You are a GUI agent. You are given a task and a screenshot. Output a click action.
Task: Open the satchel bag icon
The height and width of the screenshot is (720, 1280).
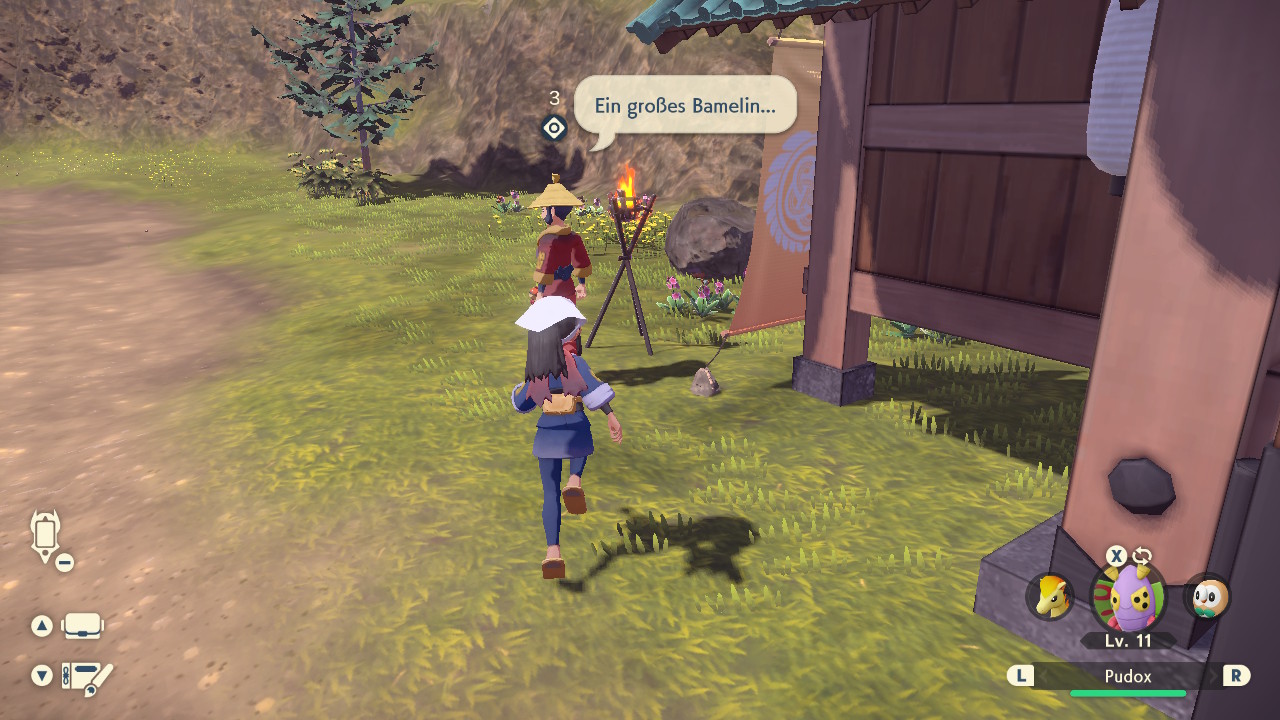coord(83,626)
